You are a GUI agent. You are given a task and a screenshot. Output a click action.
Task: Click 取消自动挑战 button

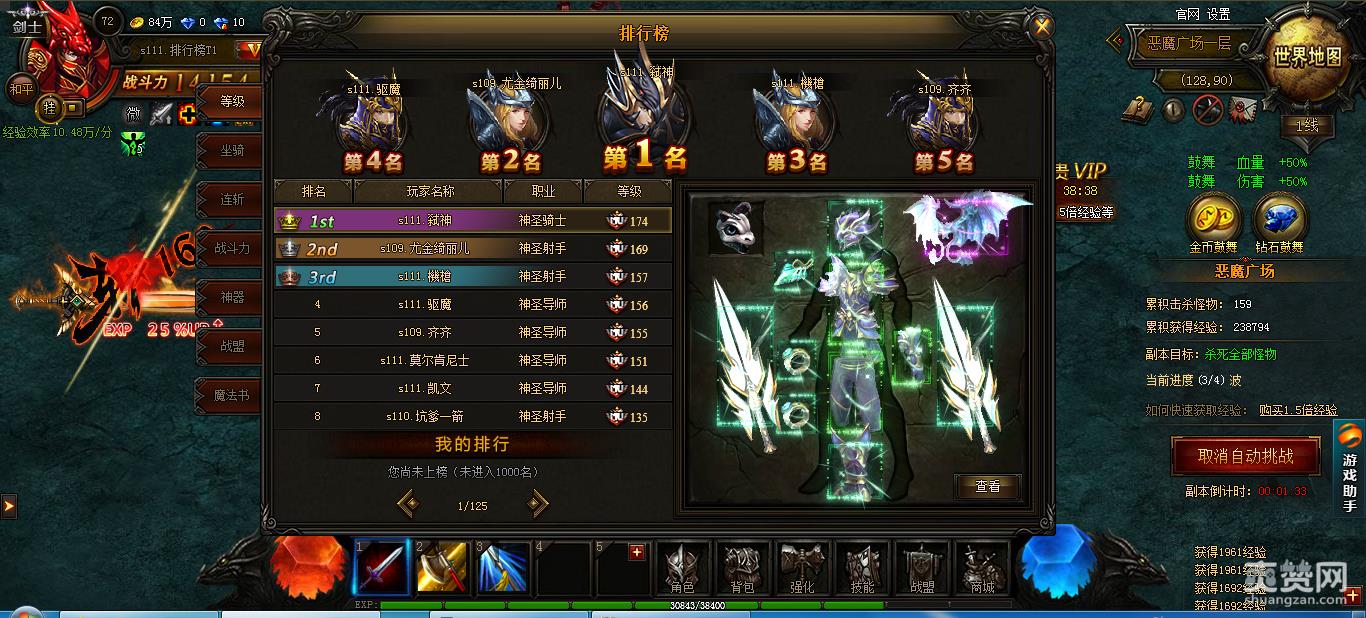coord(1245,456)
